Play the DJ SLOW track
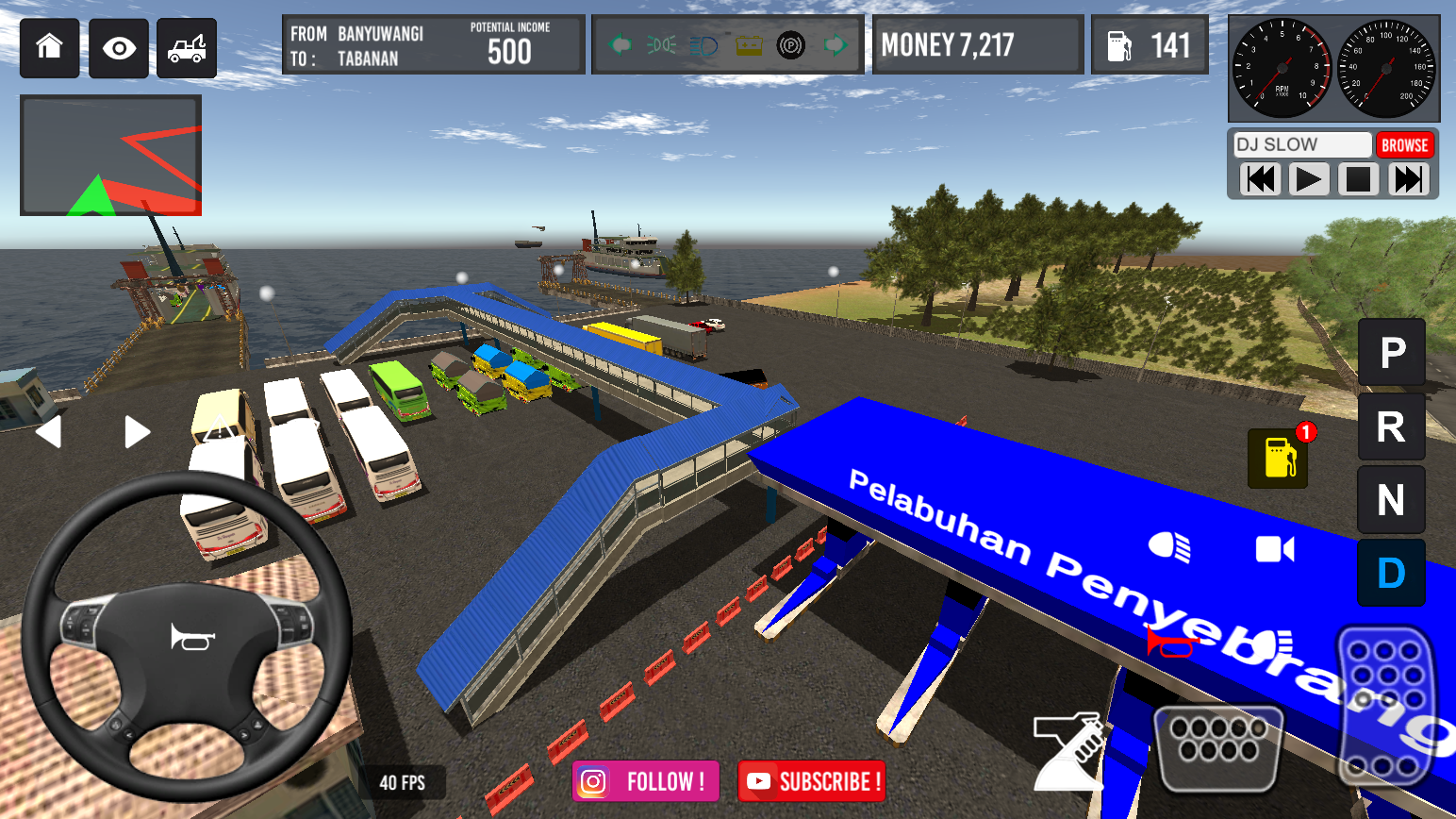 (x=1309, y=178)
